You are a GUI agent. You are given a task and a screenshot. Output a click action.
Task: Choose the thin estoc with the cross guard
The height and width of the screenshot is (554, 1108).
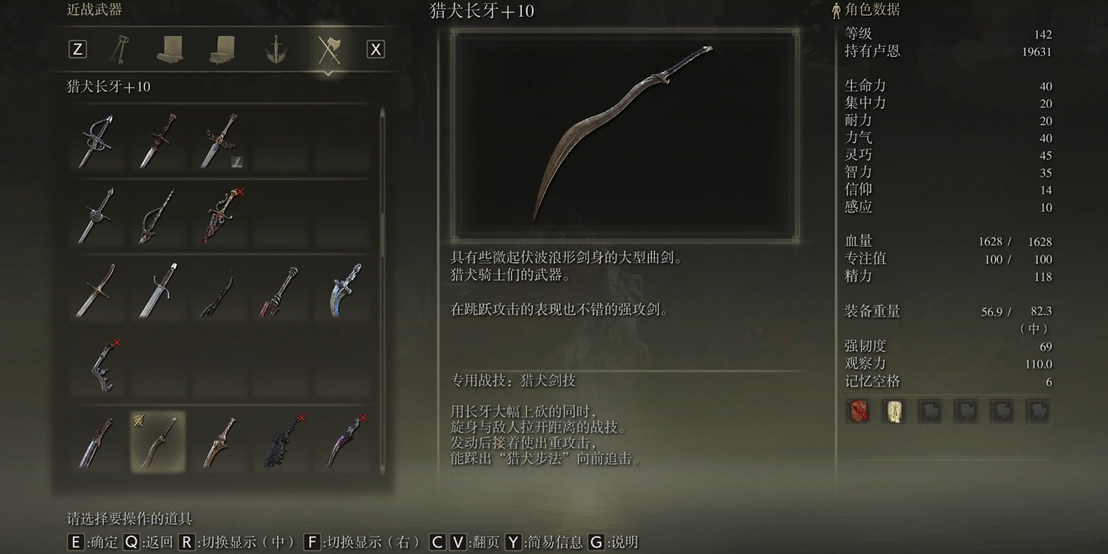point(98,216)
